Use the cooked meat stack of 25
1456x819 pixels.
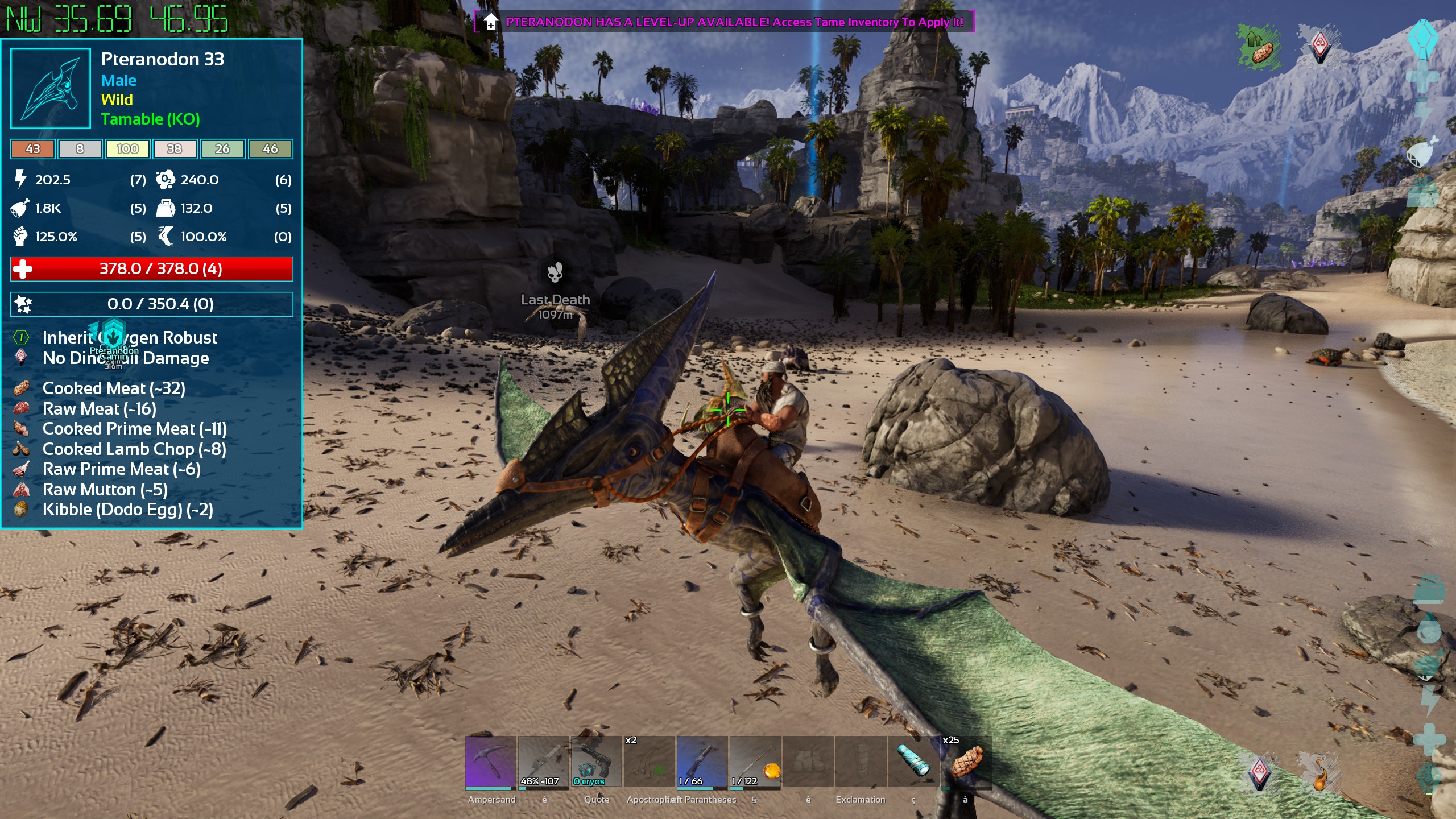coord(966,762)
